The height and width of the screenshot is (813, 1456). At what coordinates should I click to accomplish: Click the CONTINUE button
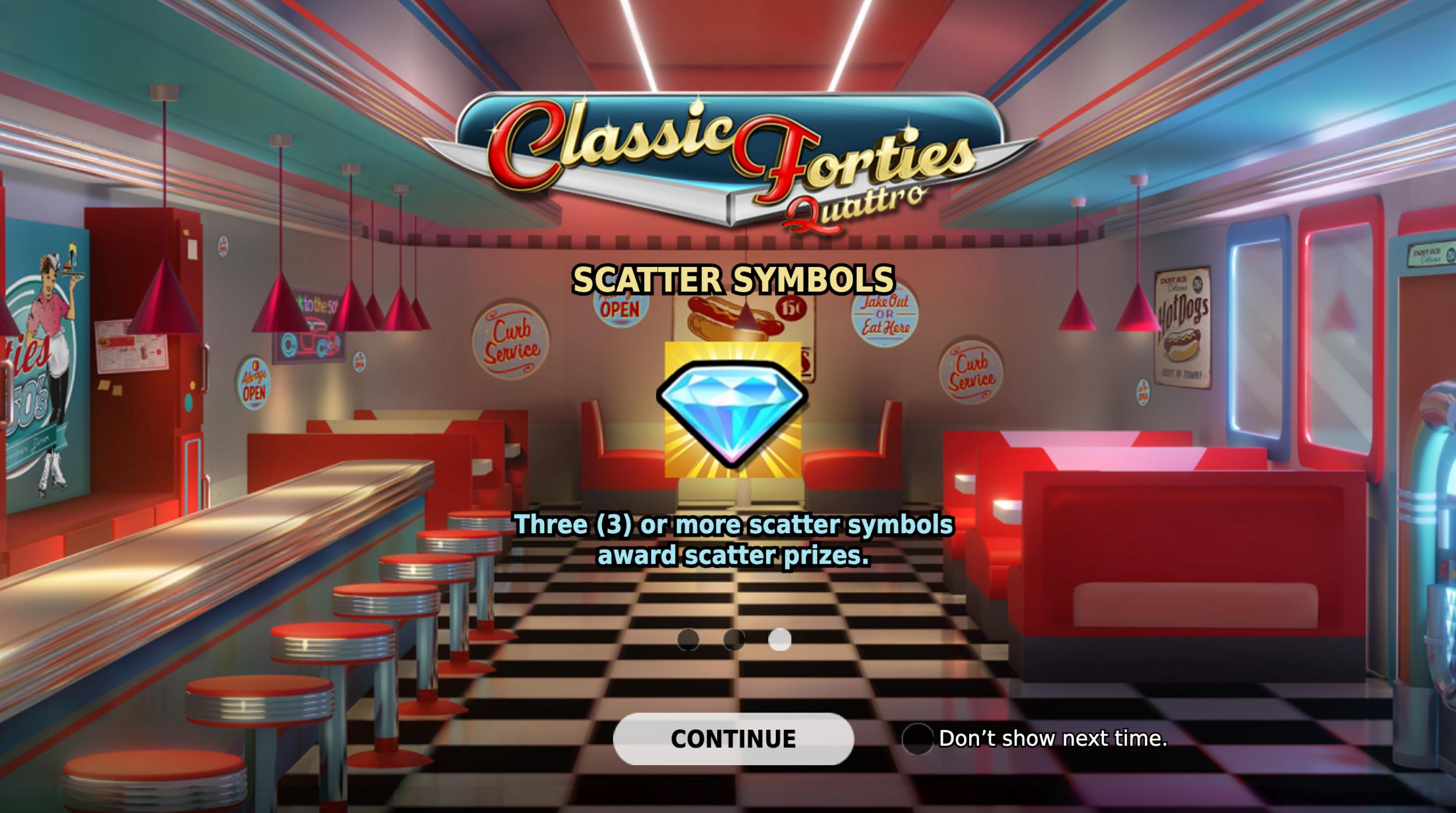733,738
